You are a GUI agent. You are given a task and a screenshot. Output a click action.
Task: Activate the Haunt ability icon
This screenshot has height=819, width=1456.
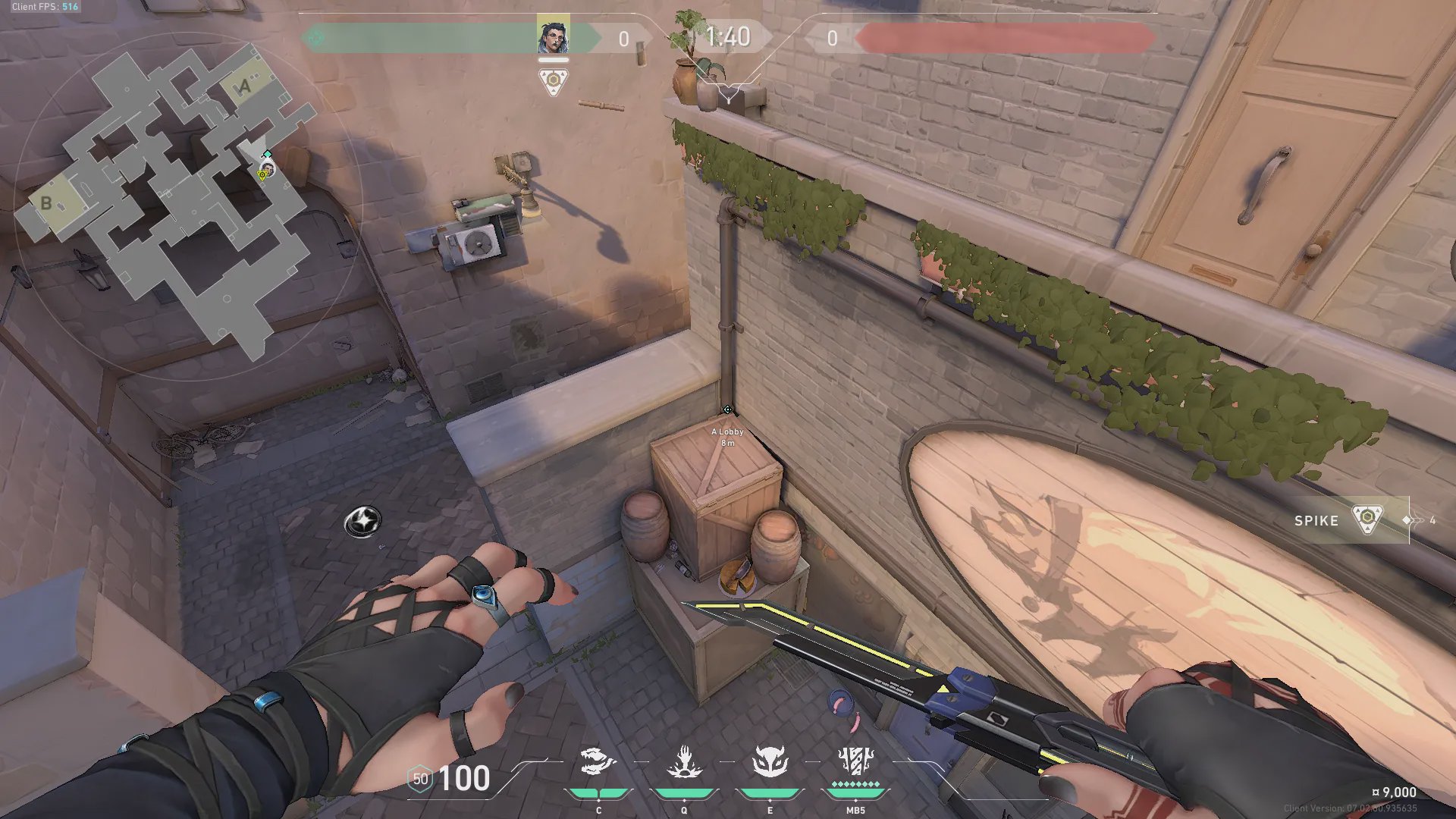(770, 763)
